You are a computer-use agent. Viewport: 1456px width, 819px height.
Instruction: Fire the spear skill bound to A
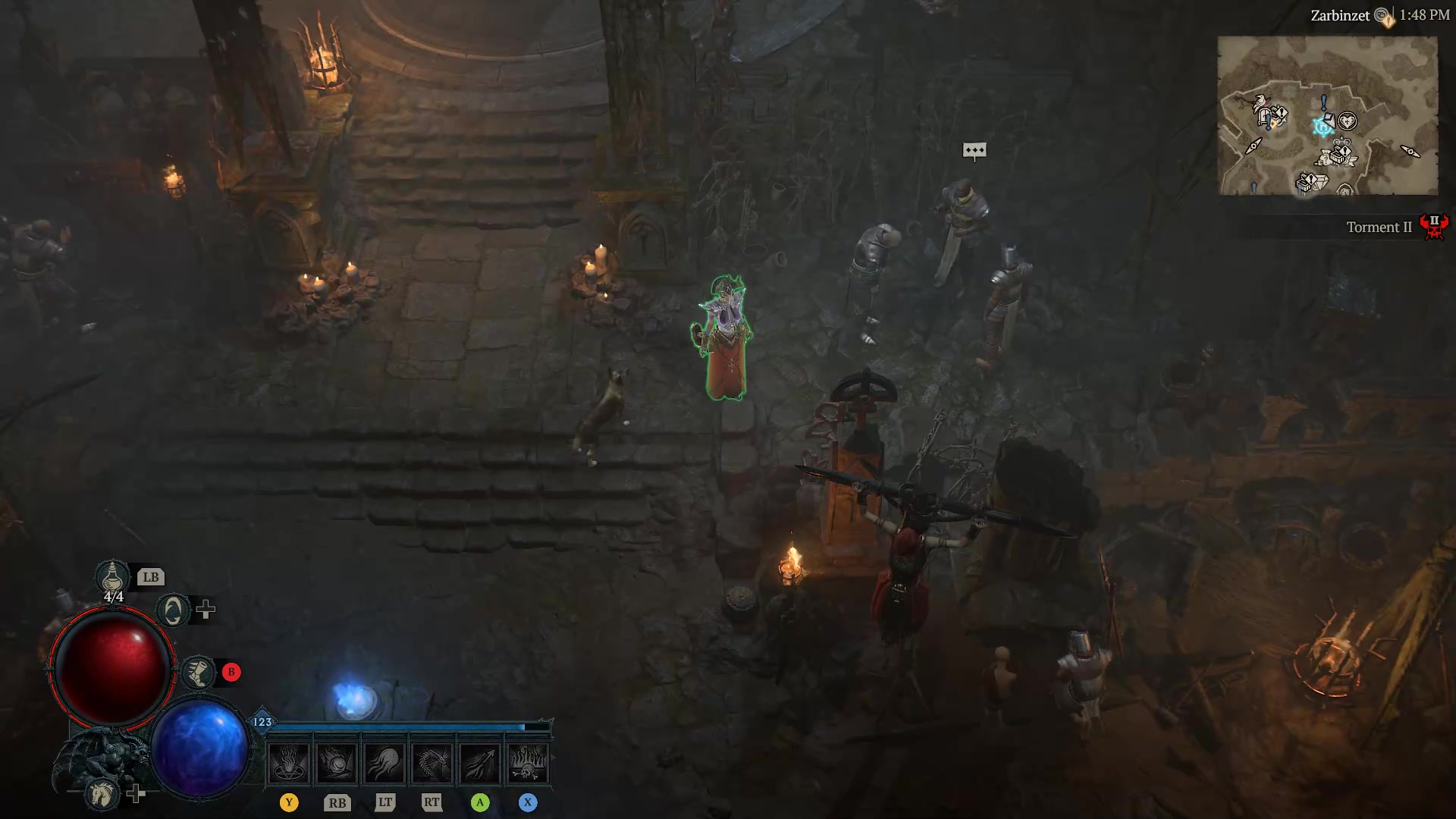click(x=481, y=762)
